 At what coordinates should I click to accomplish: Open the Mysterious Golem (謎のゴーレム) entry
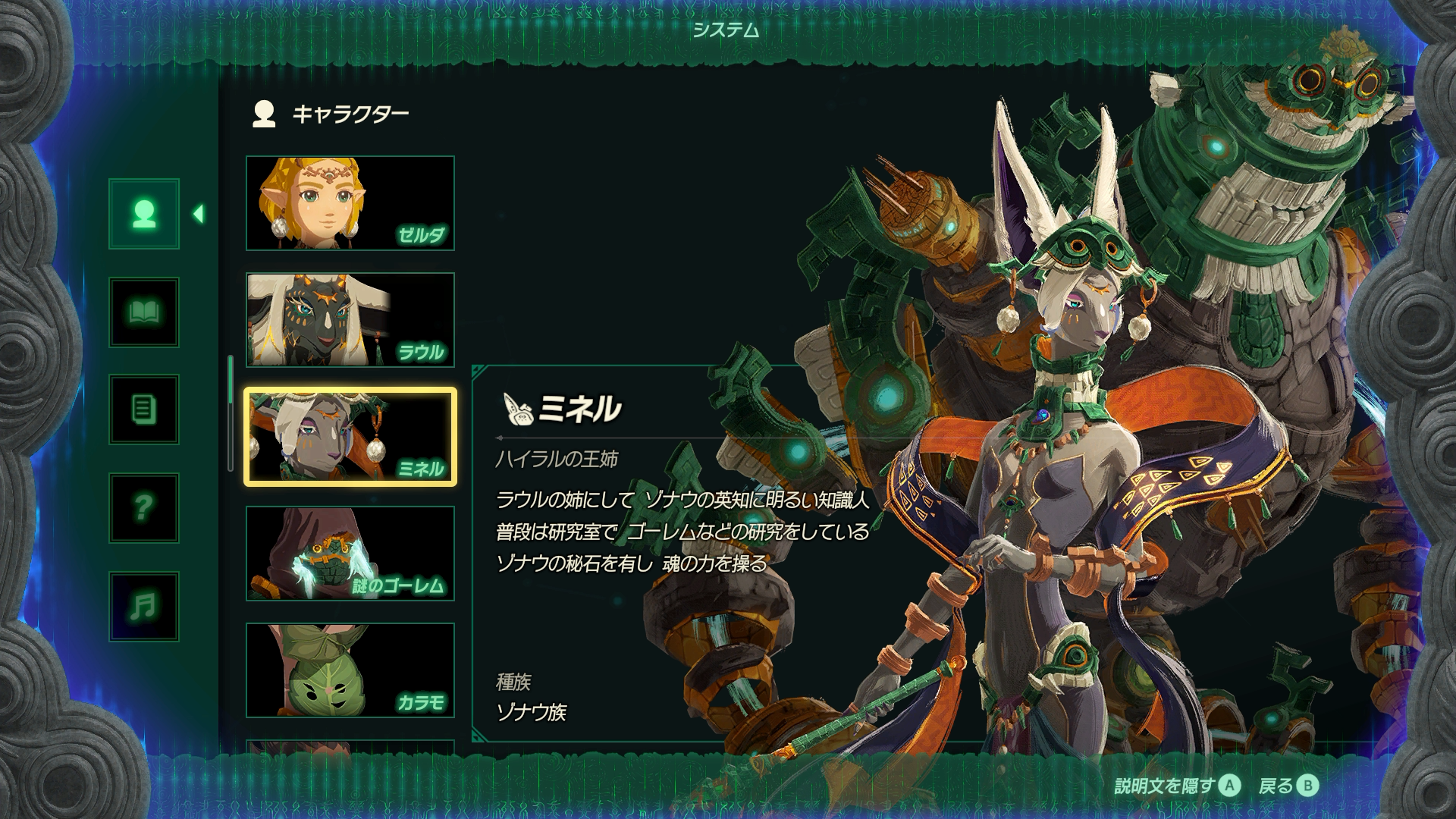(x=350, y=554)
